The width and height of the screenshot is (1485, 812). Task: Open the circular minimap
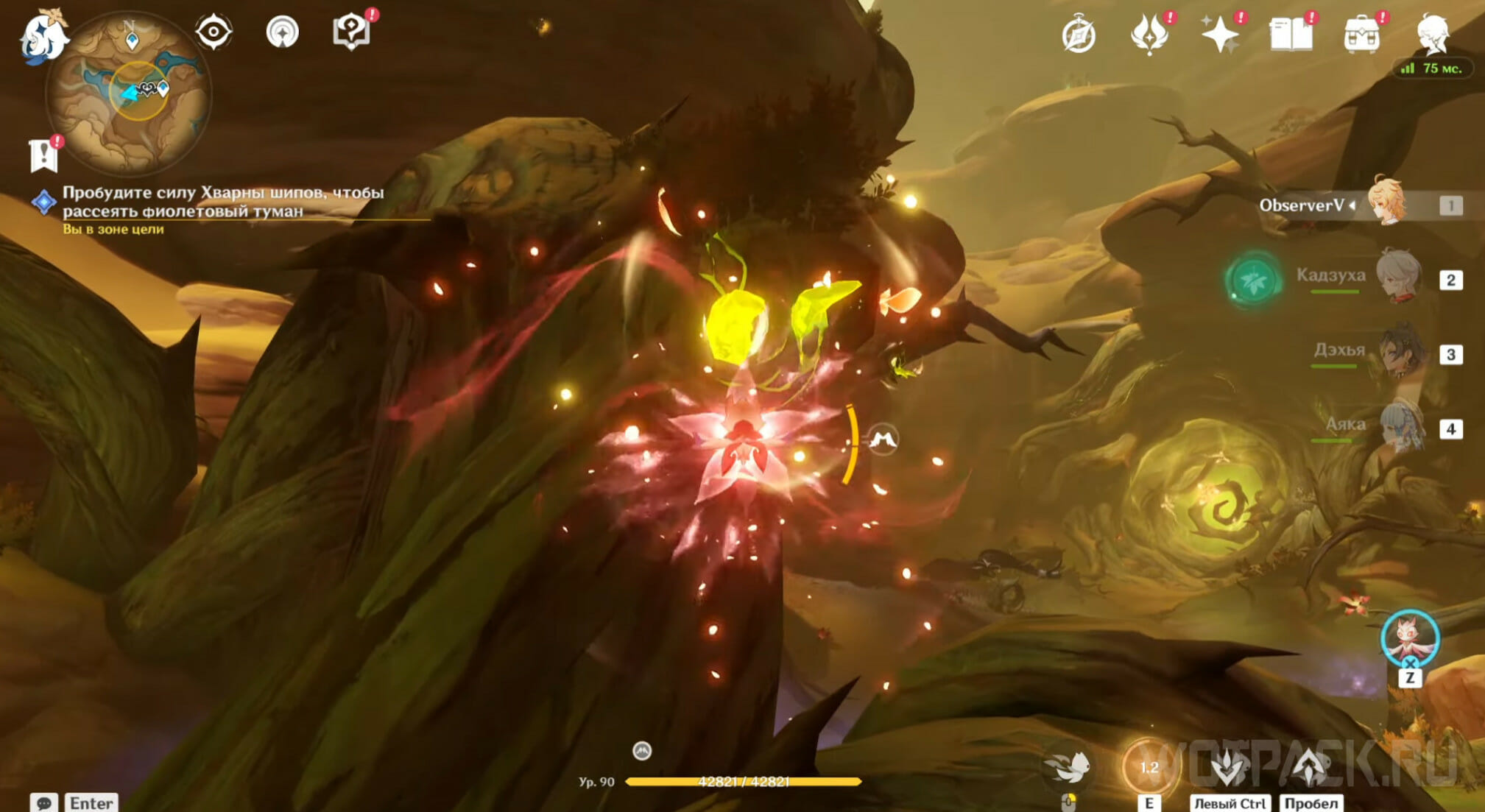point(130,93)
